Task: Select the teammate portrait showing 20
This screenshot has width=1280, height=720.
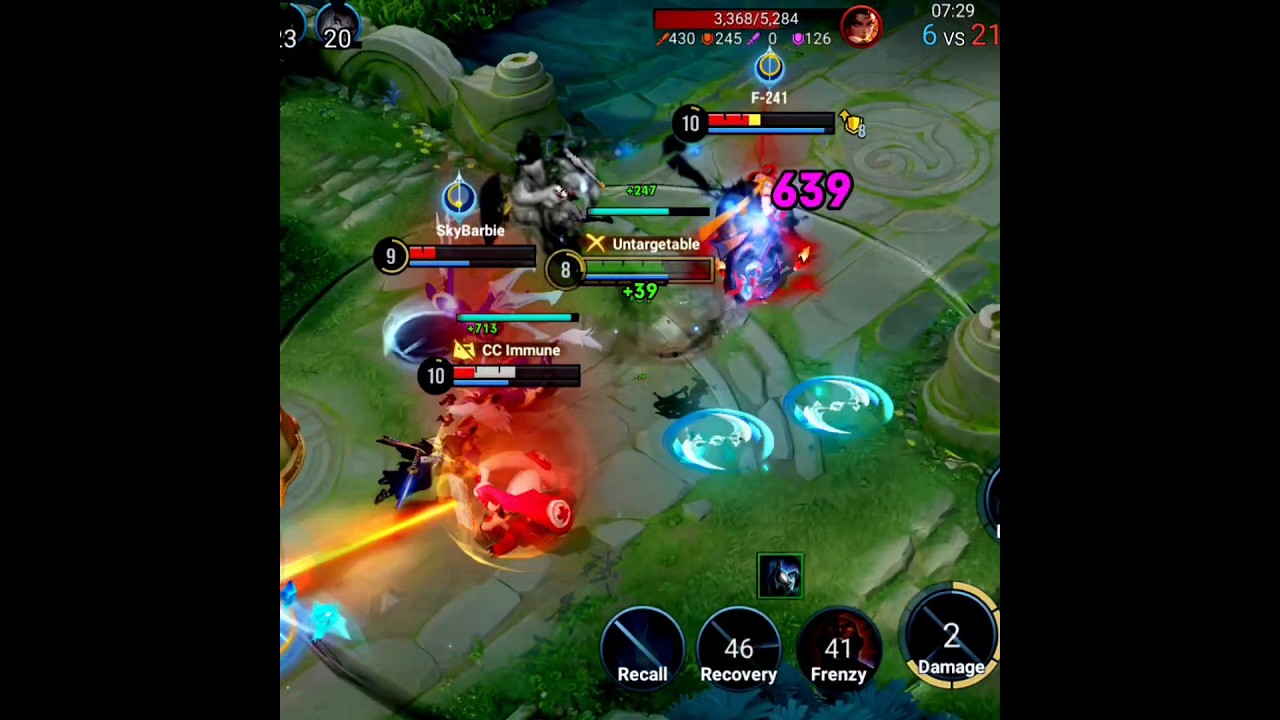Action: pyautogui.click(x=338, y=25)
